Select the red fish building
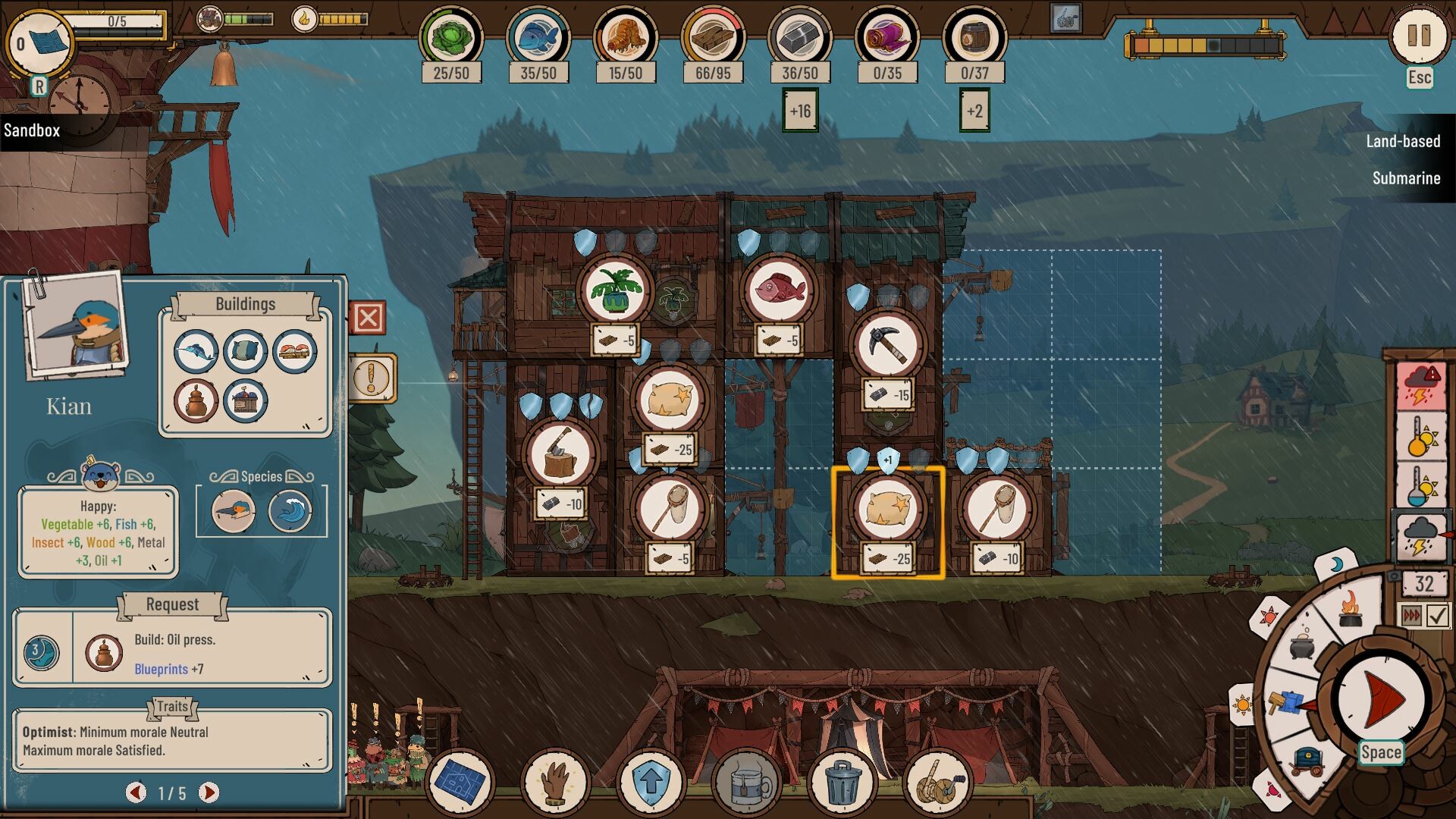This screenshot has height=819, width=1456. pyautogui.click(x=779, y=290)
